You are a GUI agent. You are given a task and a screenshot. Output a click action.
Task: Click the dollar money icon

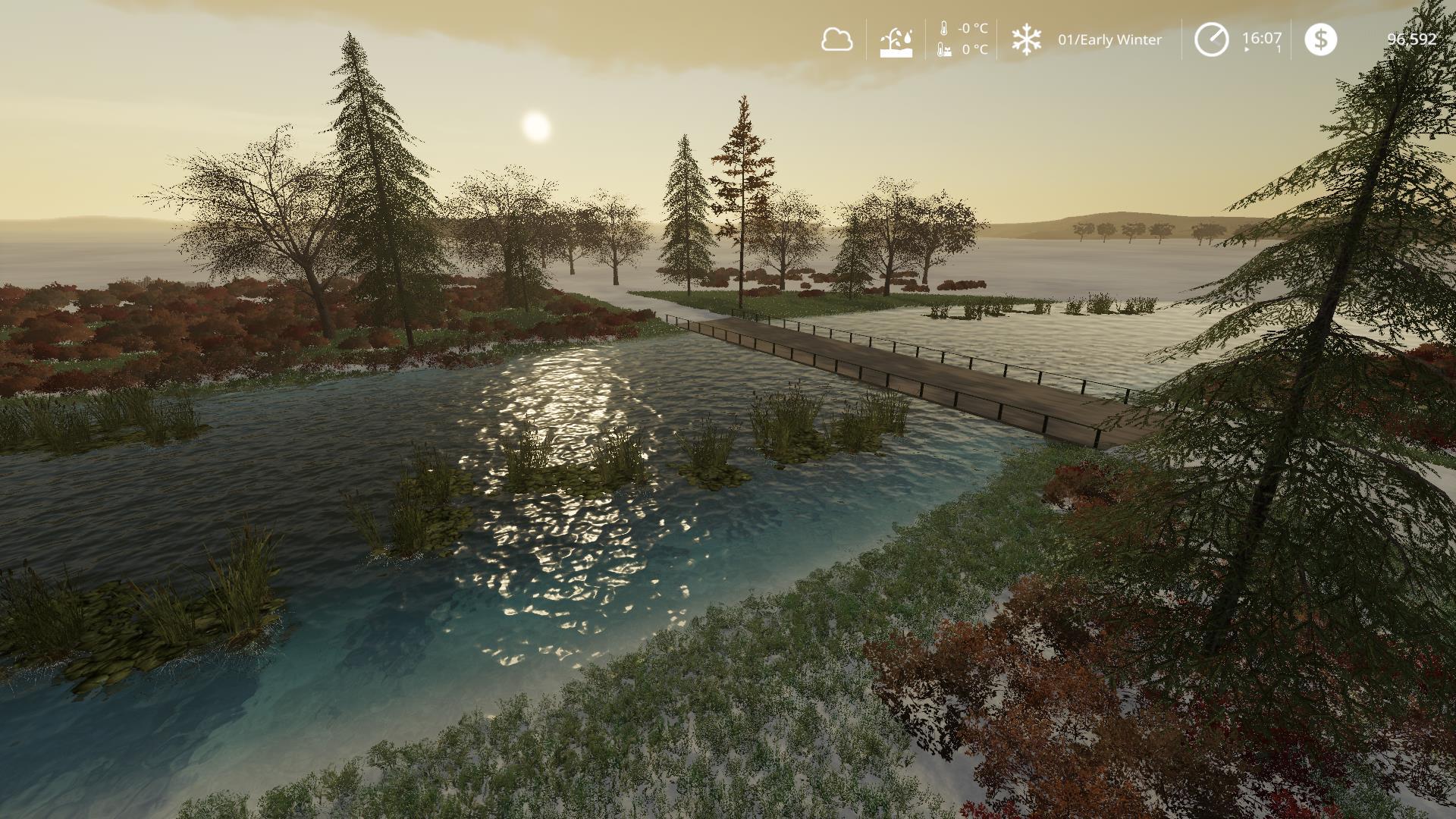[x=1320, y=39]
